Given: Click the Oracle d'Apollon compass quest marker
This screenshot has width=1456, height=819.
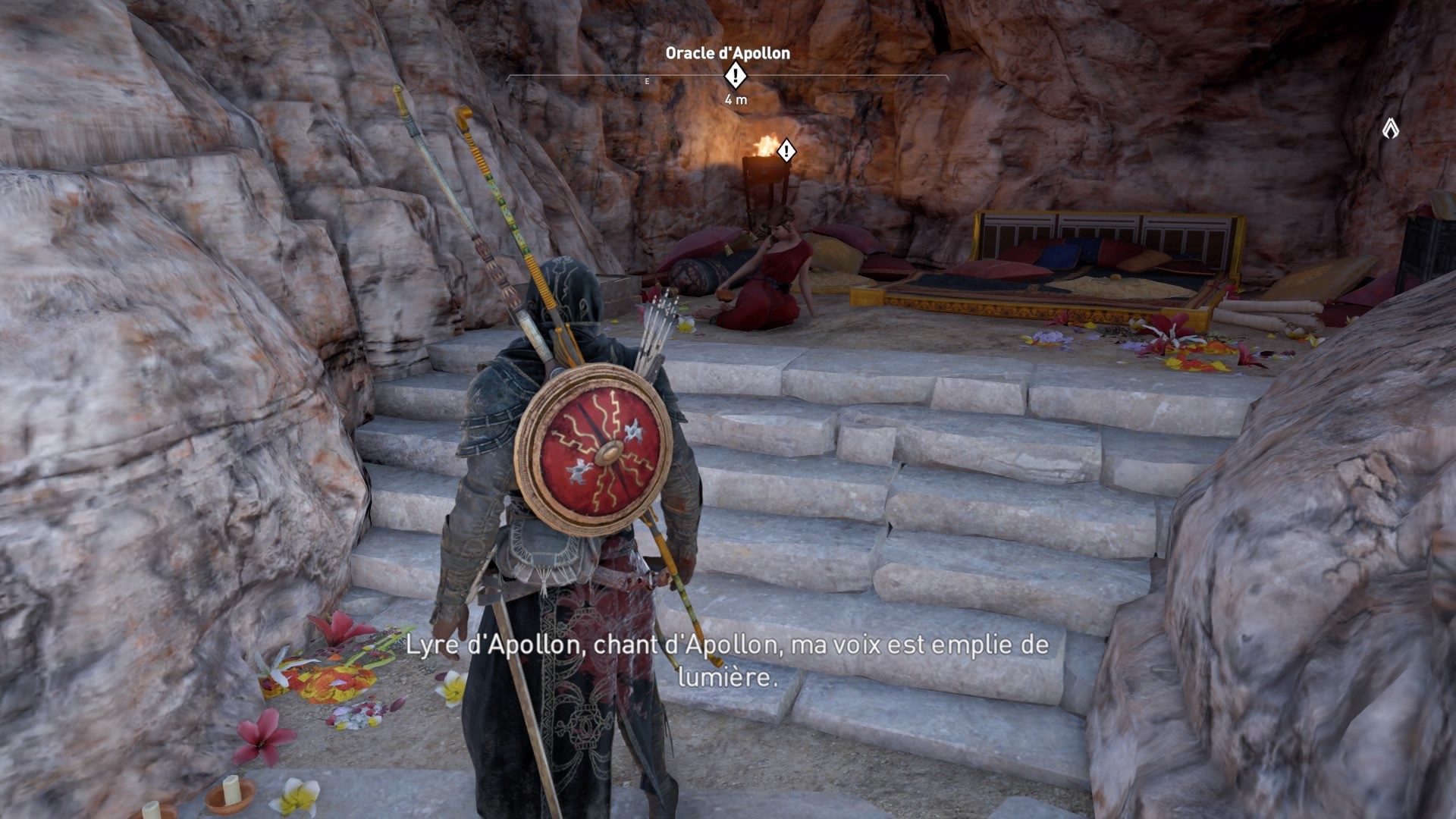Looking at the screenshot, I should (735, 76).
